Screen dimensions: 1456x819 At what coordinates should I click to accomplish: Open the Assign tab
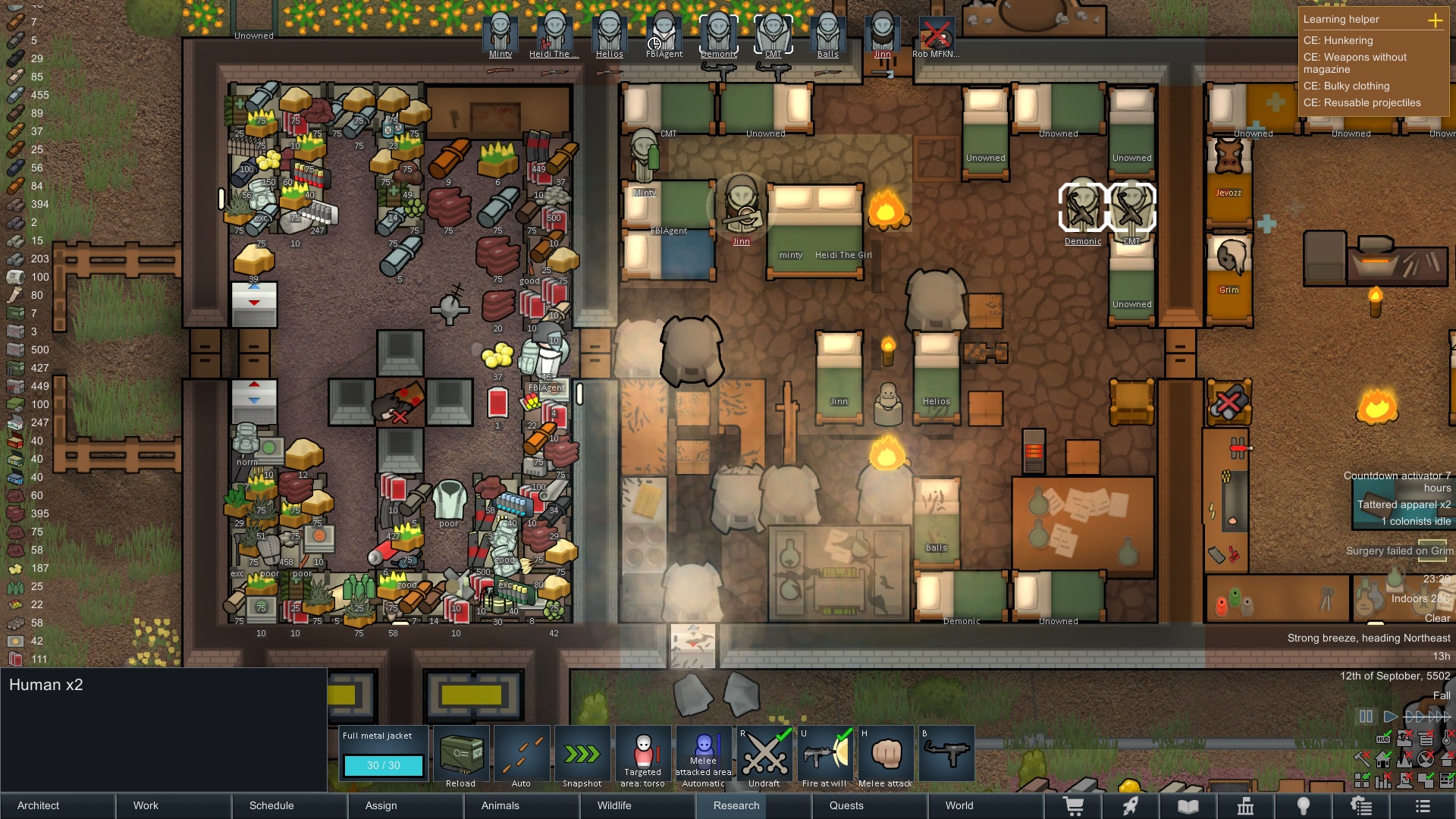[381, 805]
